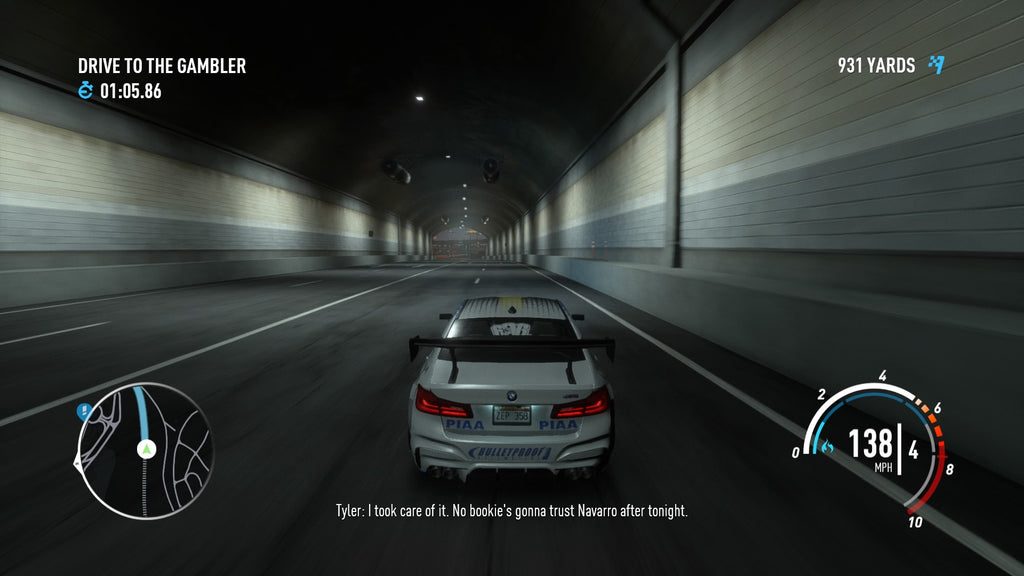Open the circular minimap

point(144,450)
